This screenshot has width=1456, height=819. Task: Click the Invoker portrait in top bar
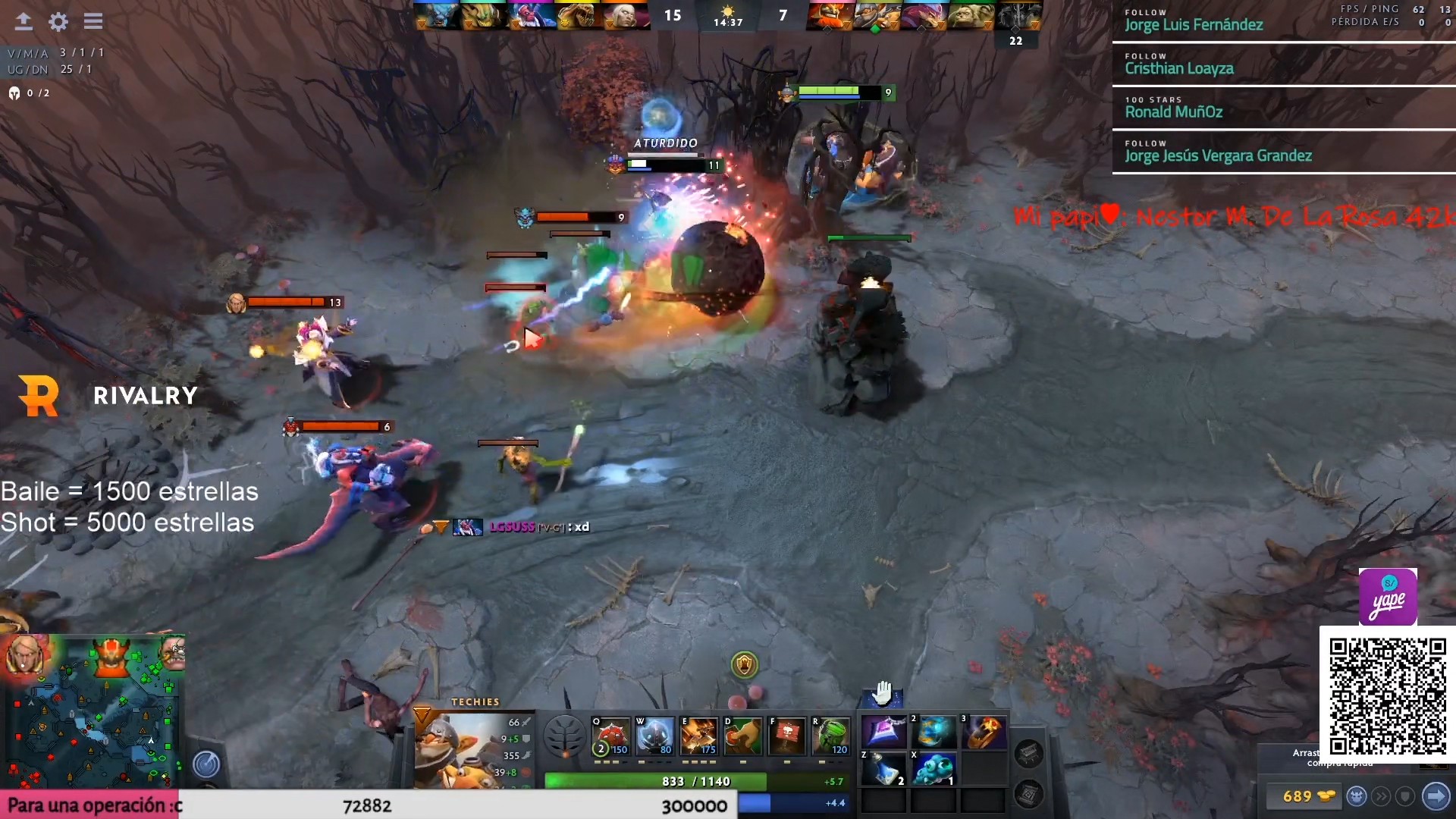pos(626,15)
